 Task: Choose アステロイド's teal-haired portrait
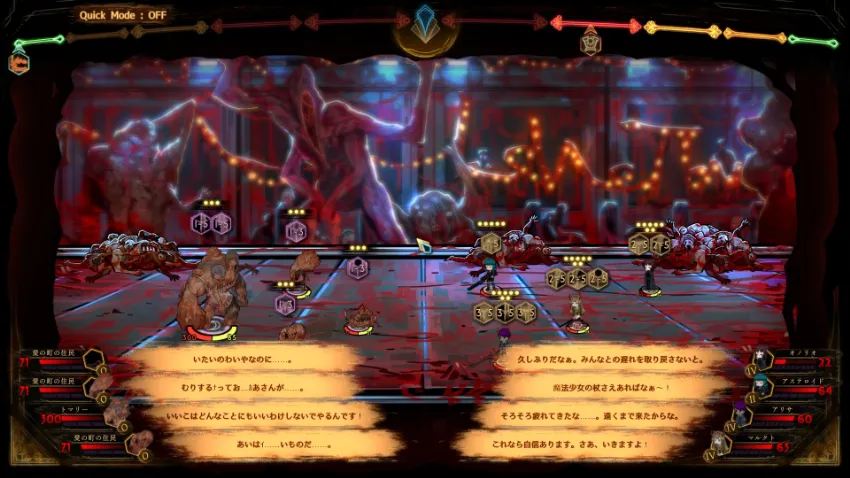[x=763, y=384]
